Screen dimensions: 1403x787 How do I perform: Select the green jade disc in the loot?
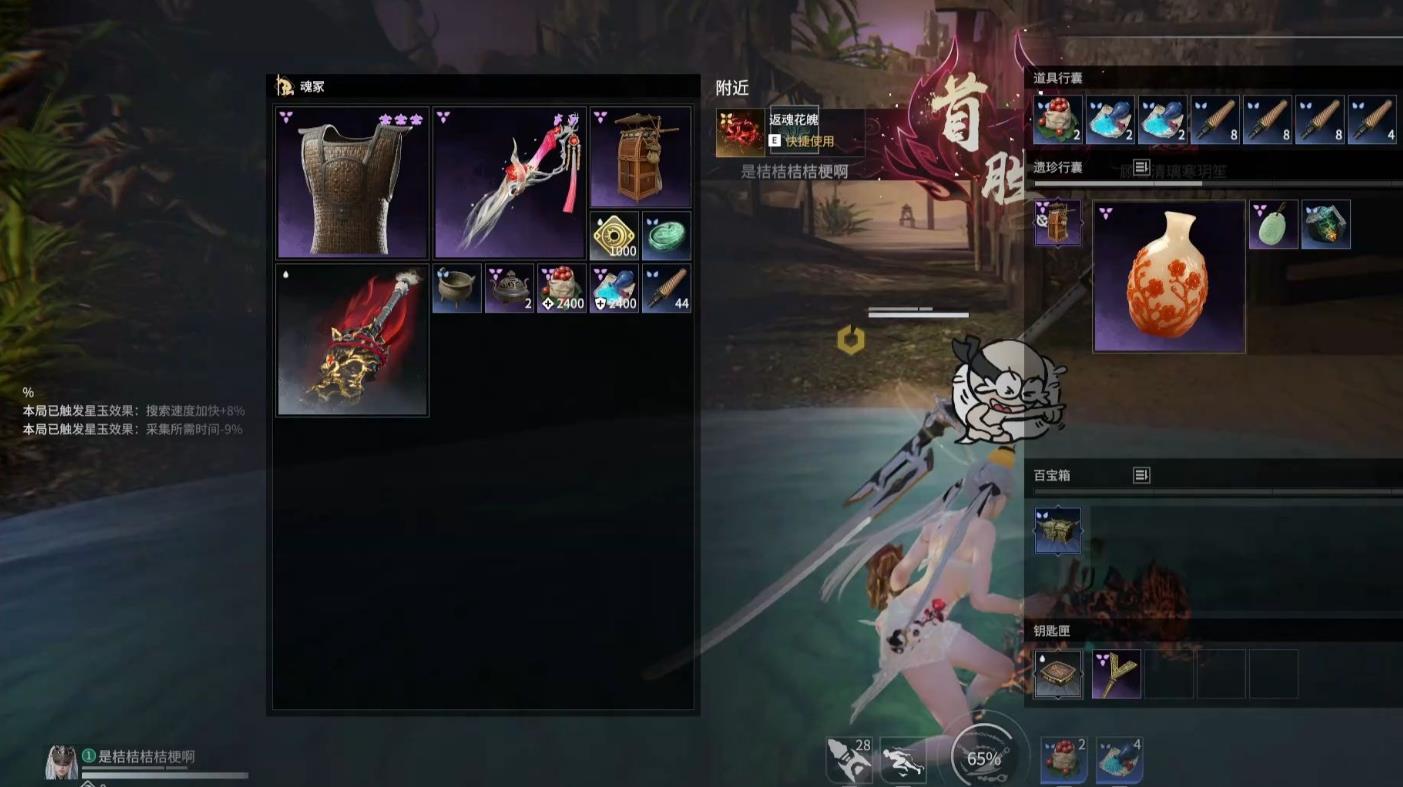click(x=666, y=236)
